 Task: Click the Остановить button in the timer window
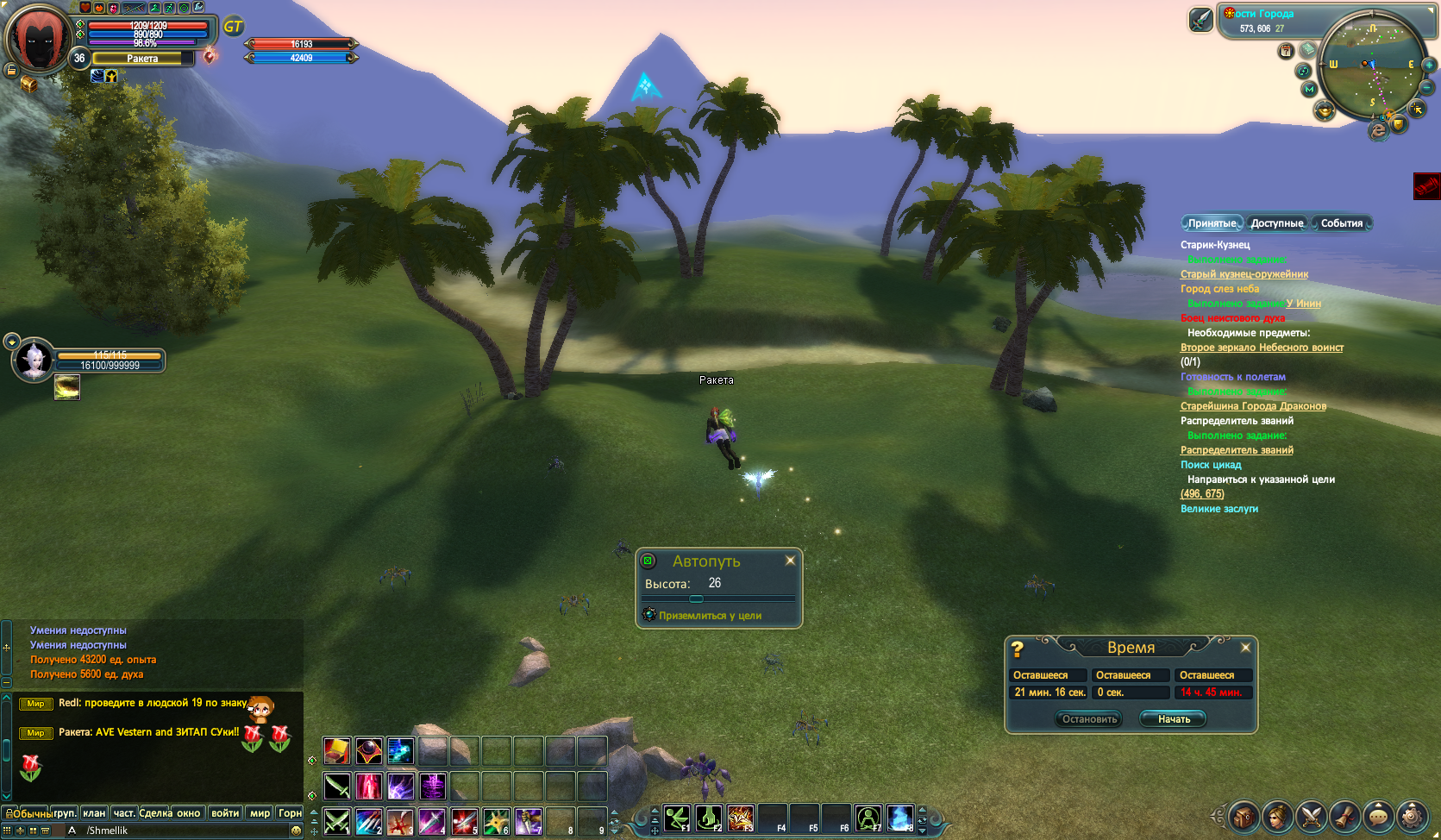coord(1089,719)
